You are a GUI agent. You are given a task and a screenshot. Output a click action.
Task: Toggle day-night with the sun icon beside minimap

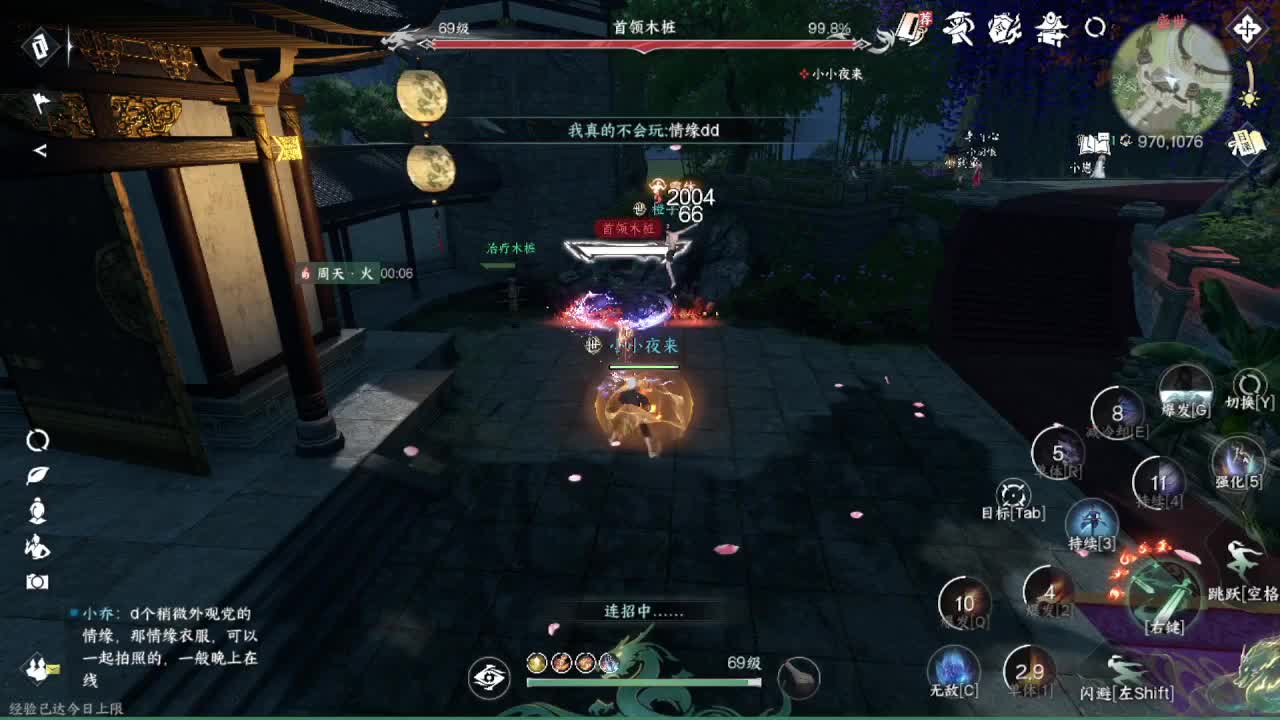click(x=1252, y=100)
